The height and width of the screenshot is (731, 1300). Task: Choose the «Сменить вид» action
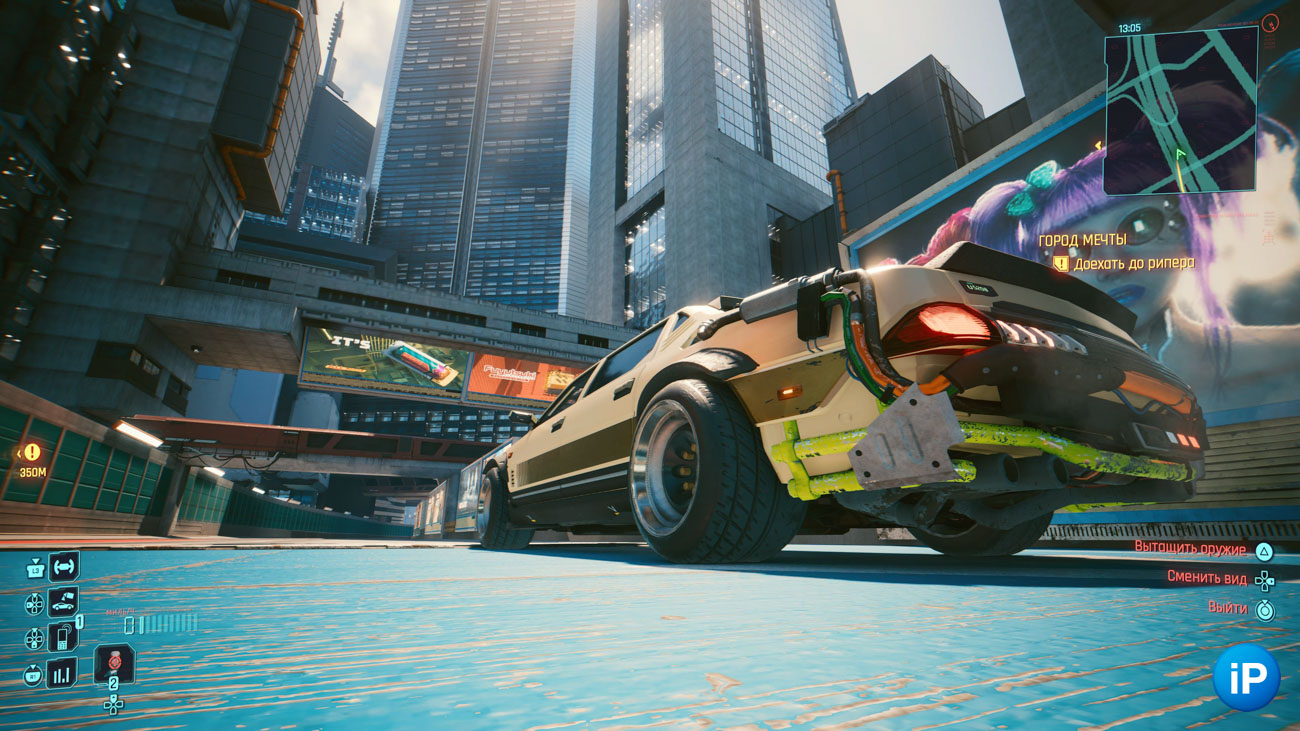tap(1206, 577)
